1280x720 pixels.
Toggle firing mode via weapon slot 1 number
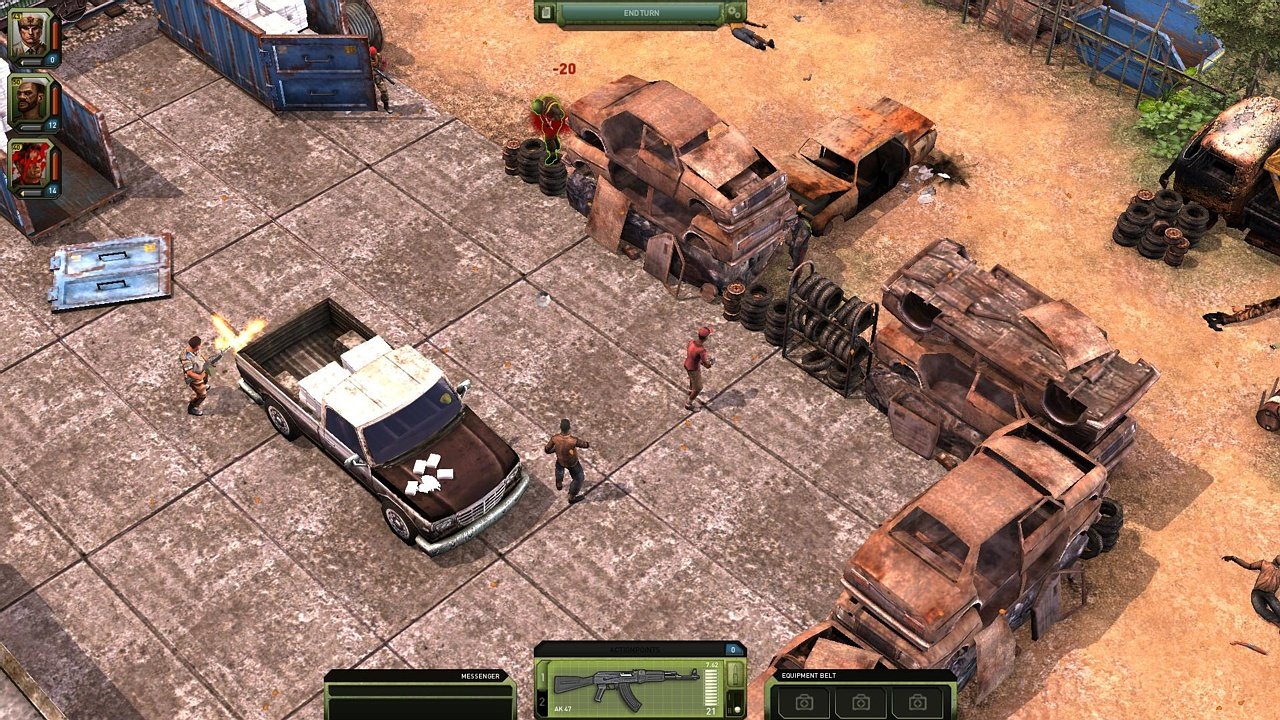pyautogui.click(x=543, y=677)
